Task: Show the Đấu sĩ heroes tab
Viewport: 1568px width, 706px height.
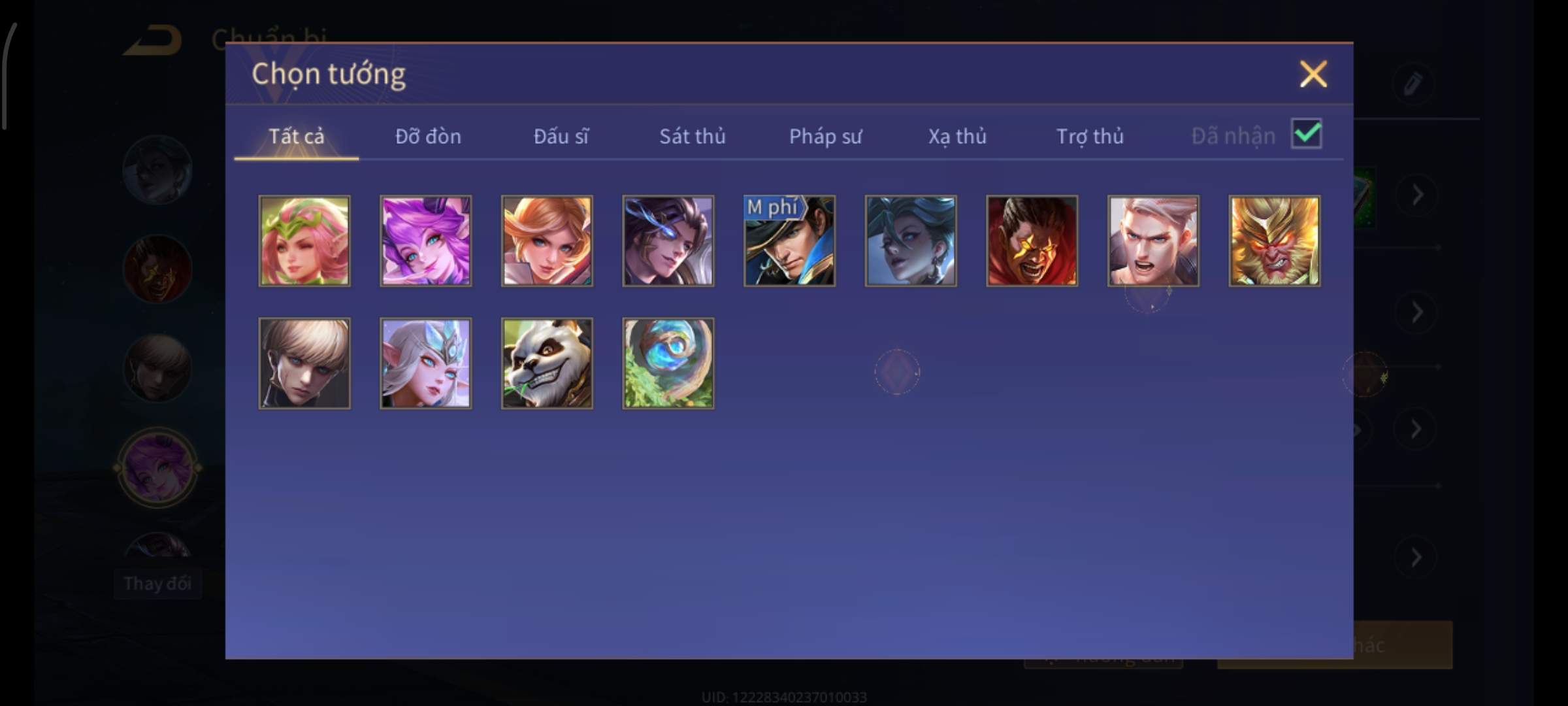Action: pyautogui.click(x=561, y=136)
